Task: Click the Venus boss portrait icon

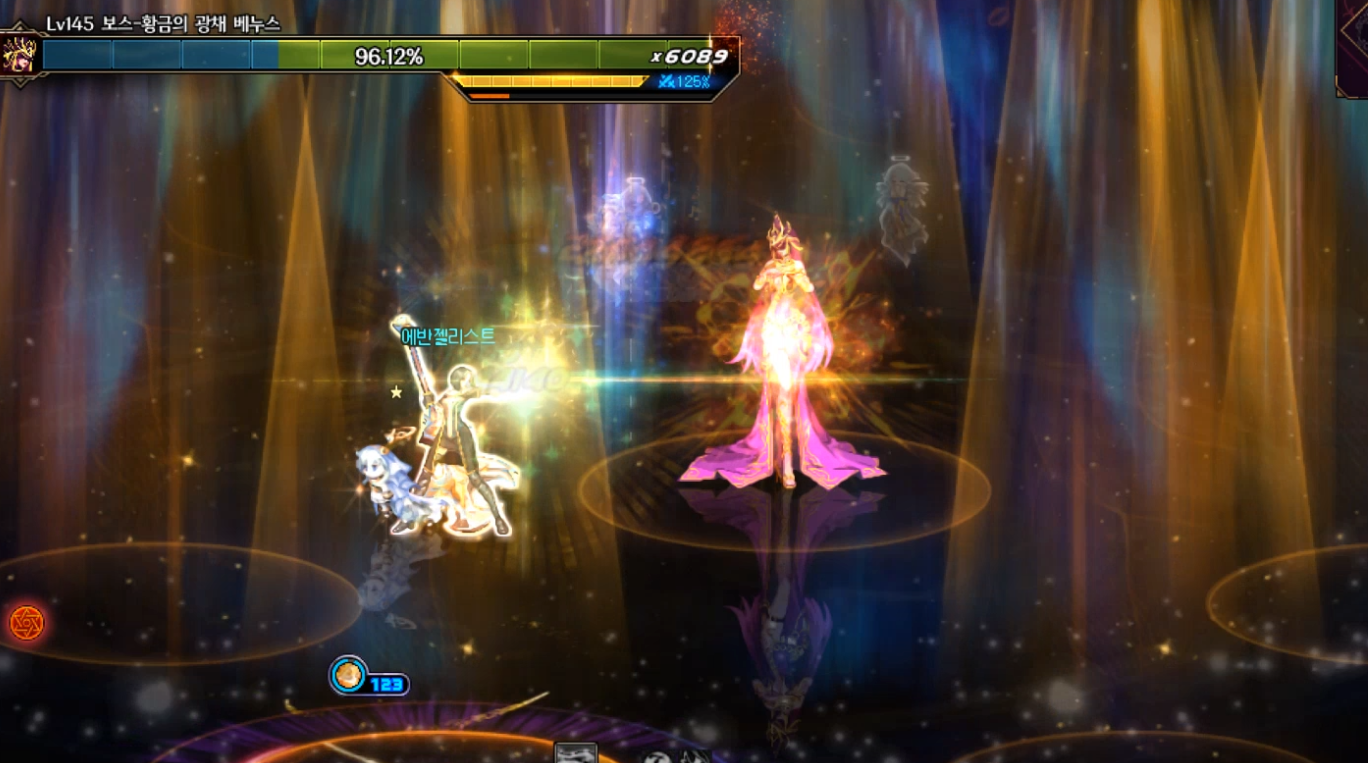Action: click(19, 56)
